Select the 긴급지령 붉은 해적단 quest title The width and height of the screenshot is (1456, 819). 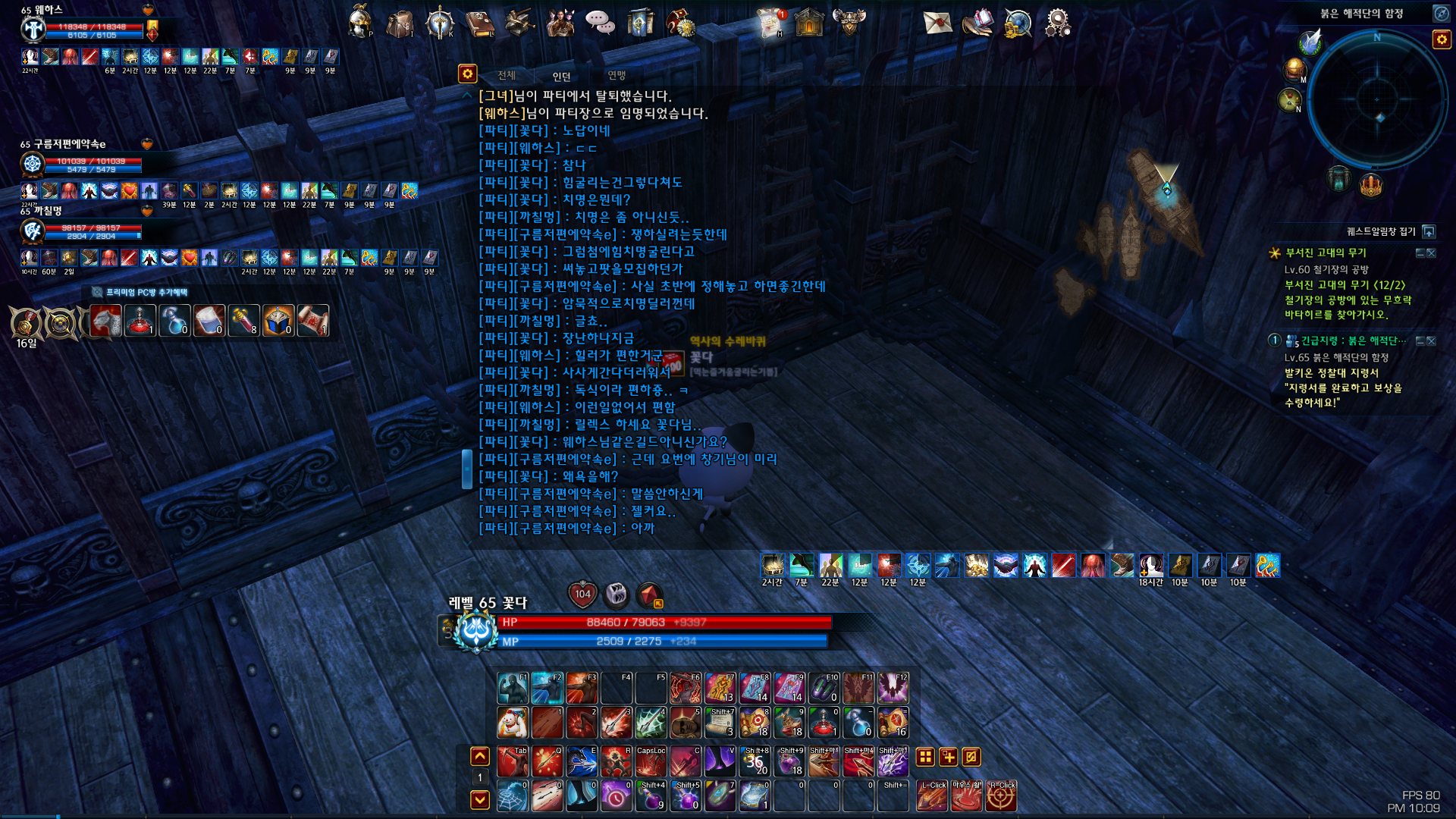tap(1353, 340)
